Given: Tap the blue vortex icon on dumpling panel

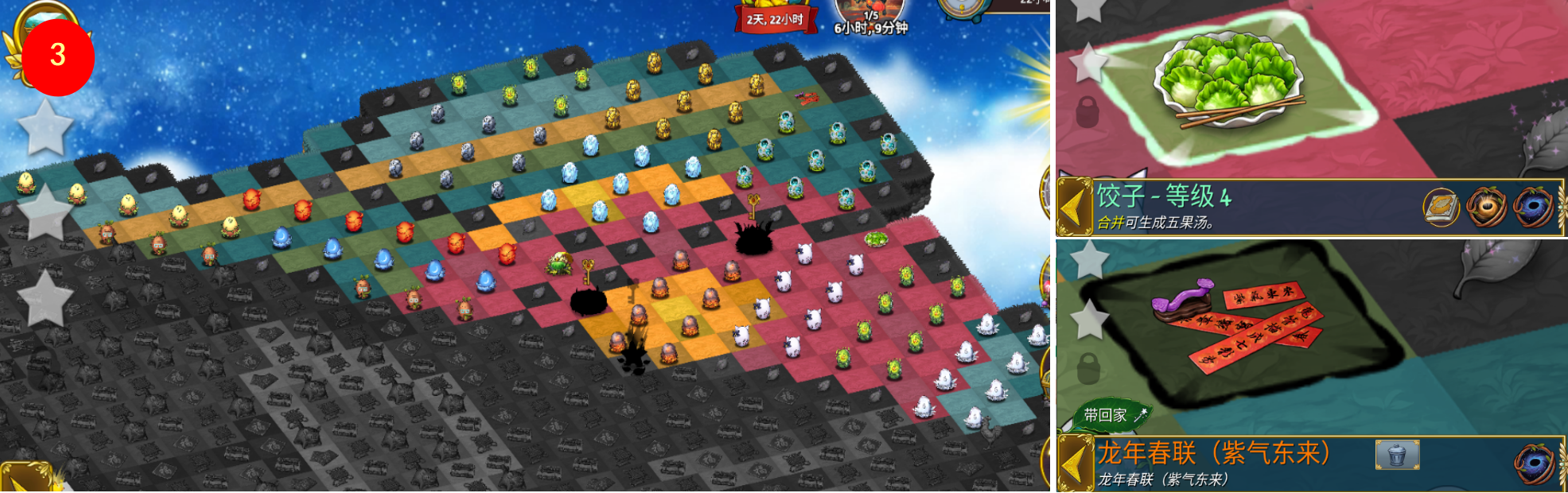Looking at the screenshot, I should (1534, 208).
